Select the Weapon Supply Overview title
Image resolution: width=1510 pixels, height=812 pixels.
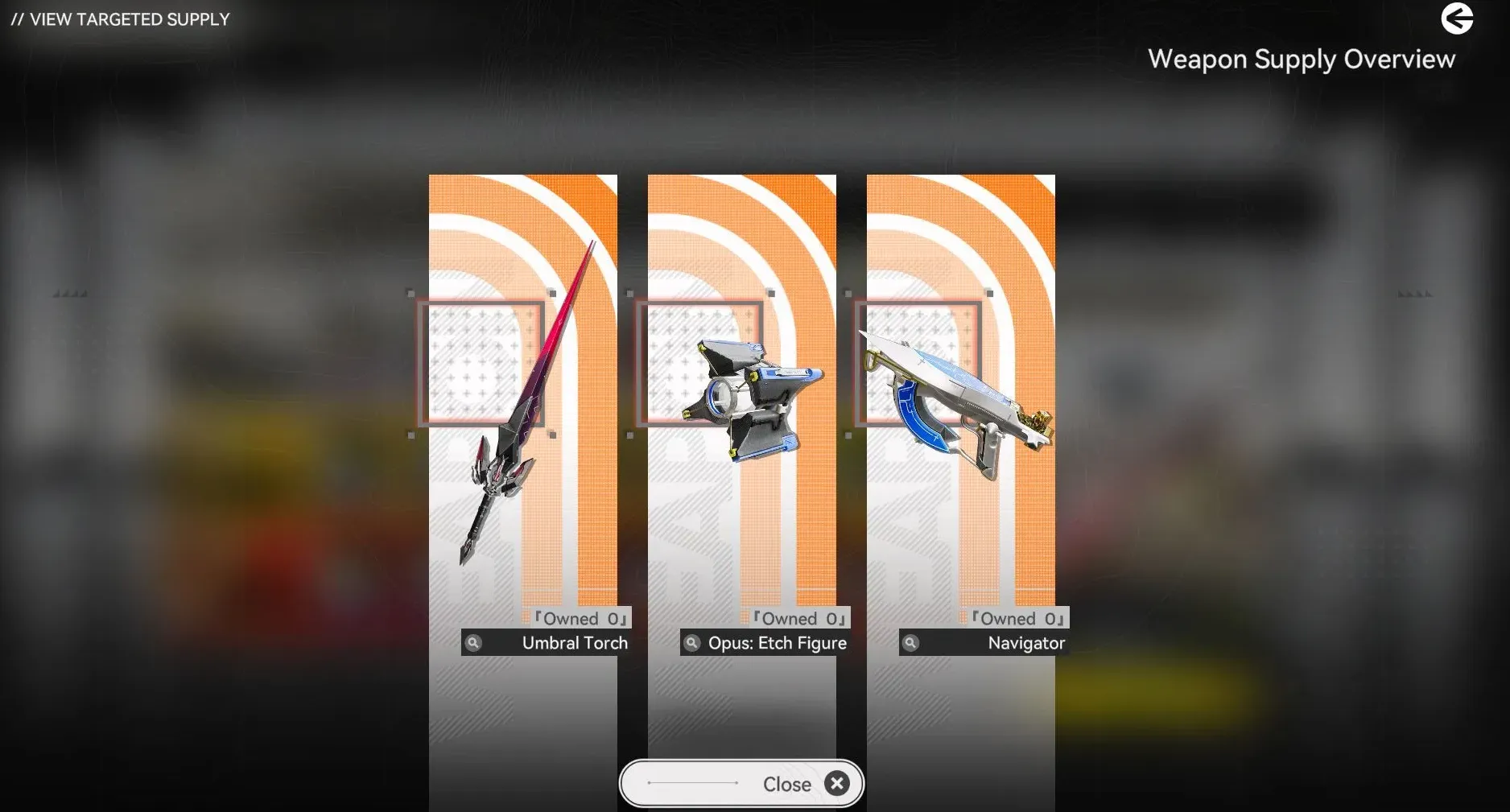(1302, 59)
